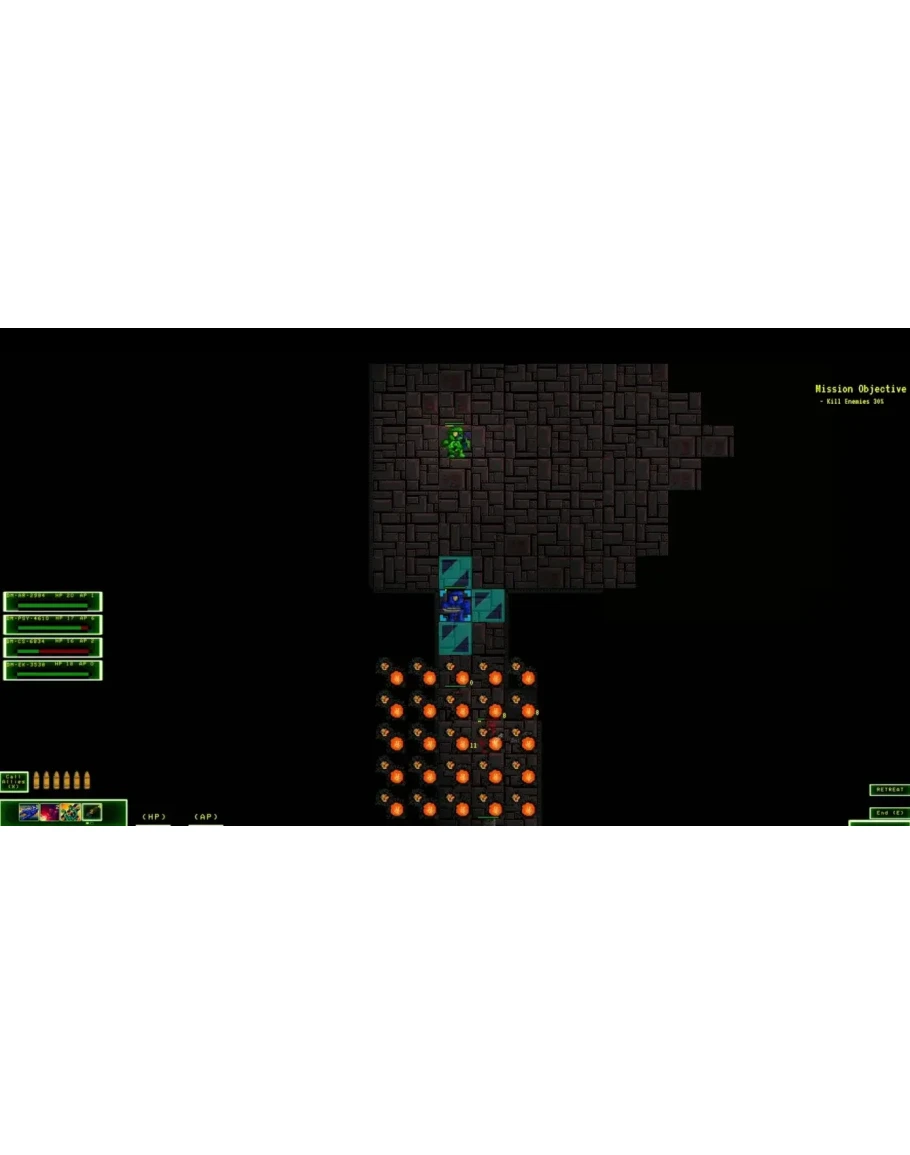The image size is (910, 1155).
Task: End the current turn
Action: (889, 813)
